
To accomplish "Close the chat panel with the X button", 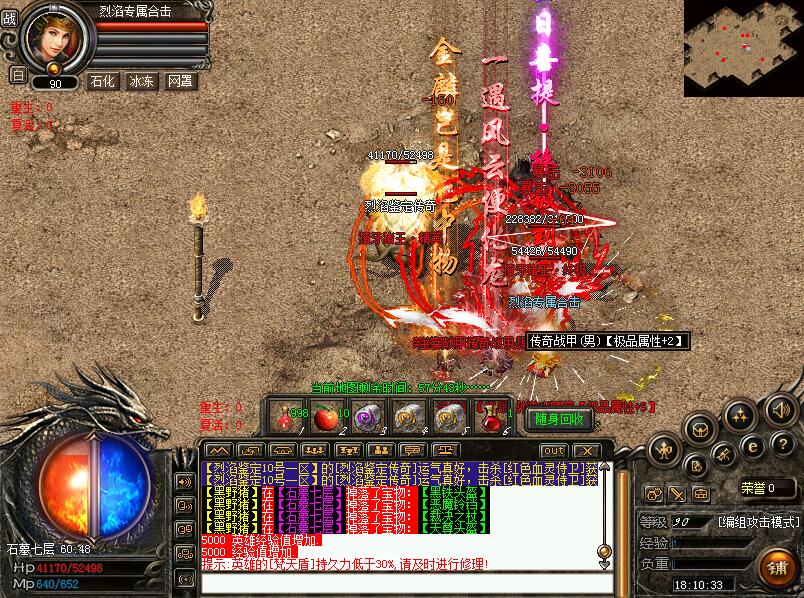I will point(586,451).
